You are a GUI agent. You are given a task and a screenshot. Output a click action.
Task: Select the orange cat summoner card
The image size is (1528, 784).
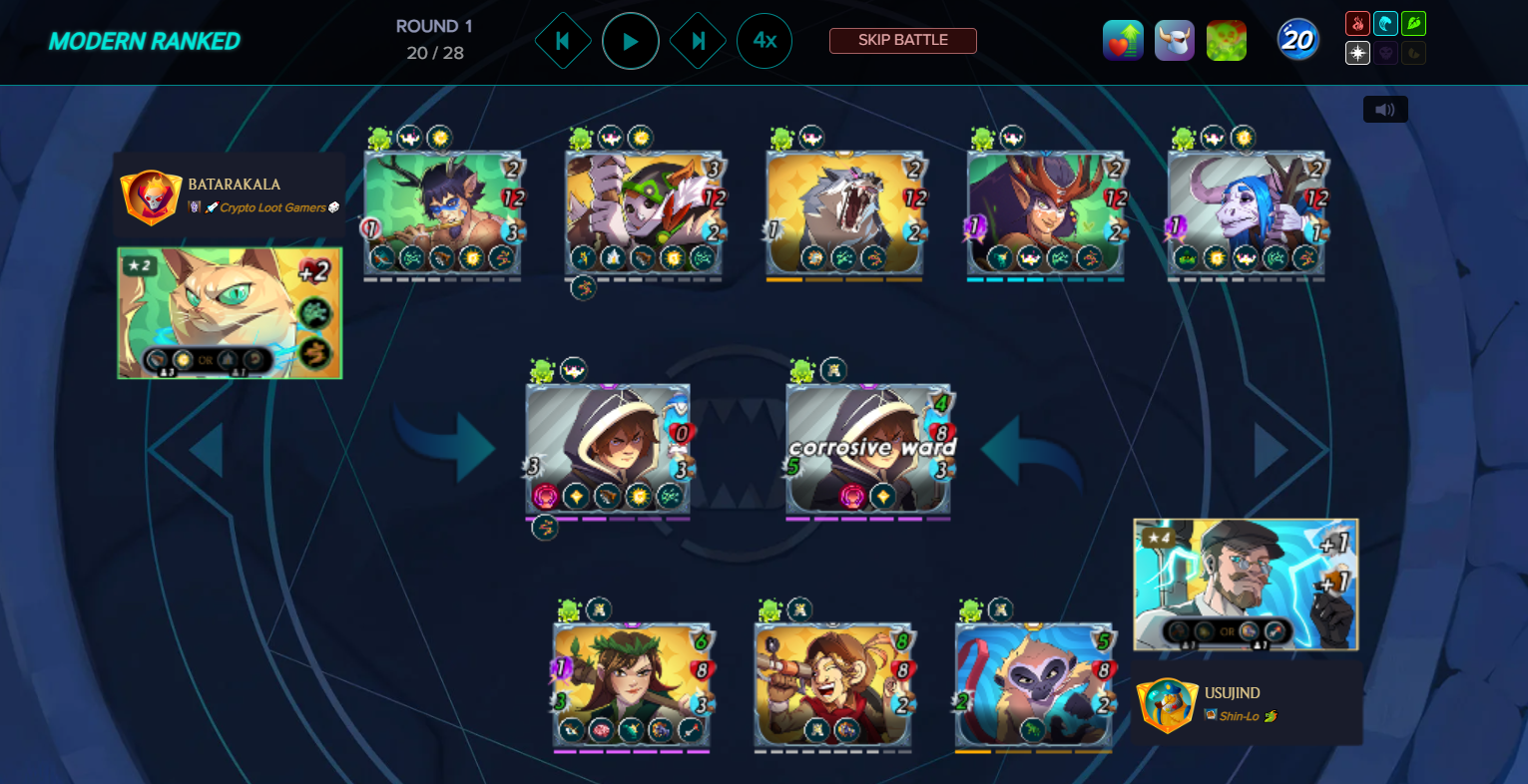click(230, 313)
